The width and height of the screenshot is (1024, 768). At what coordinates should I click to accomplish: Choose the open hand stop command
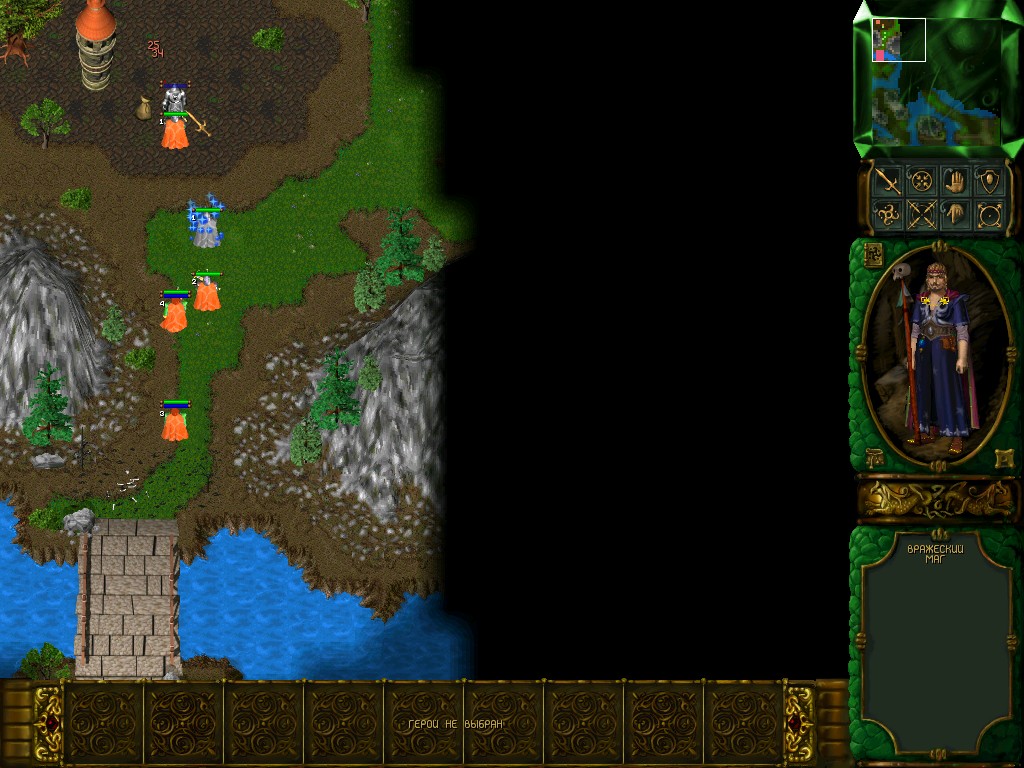(956, 181)
